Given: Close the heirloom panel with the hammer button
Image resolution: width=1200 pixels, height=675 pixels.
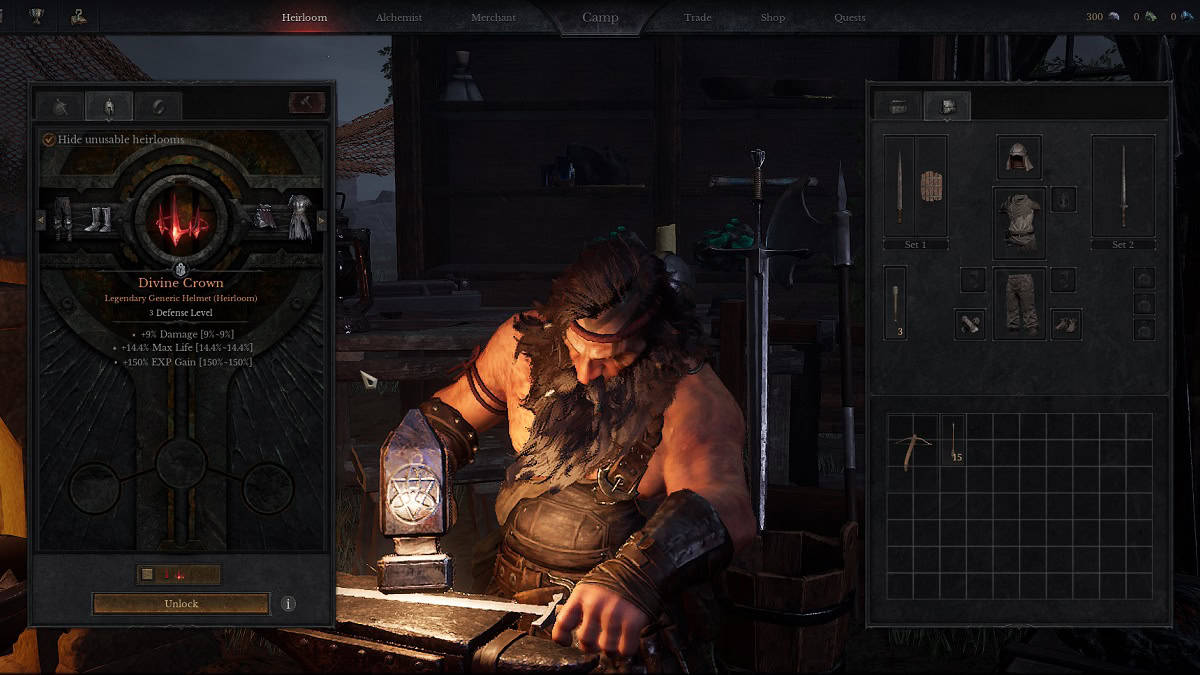Looking at the screenshot, I should 306,103.
